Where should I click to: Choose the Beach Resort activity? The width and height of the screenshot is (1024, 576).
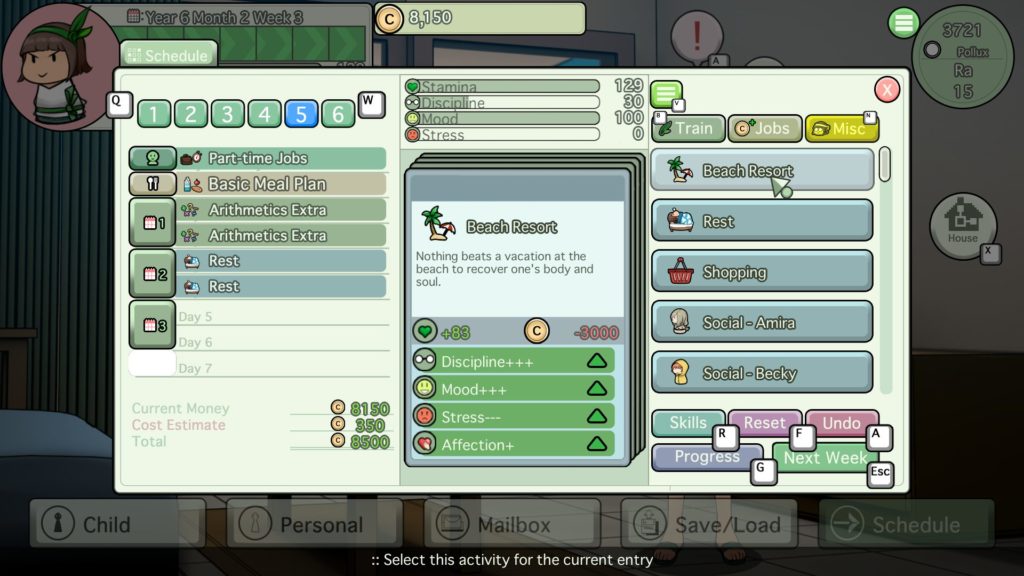click(x=762, y=170)
